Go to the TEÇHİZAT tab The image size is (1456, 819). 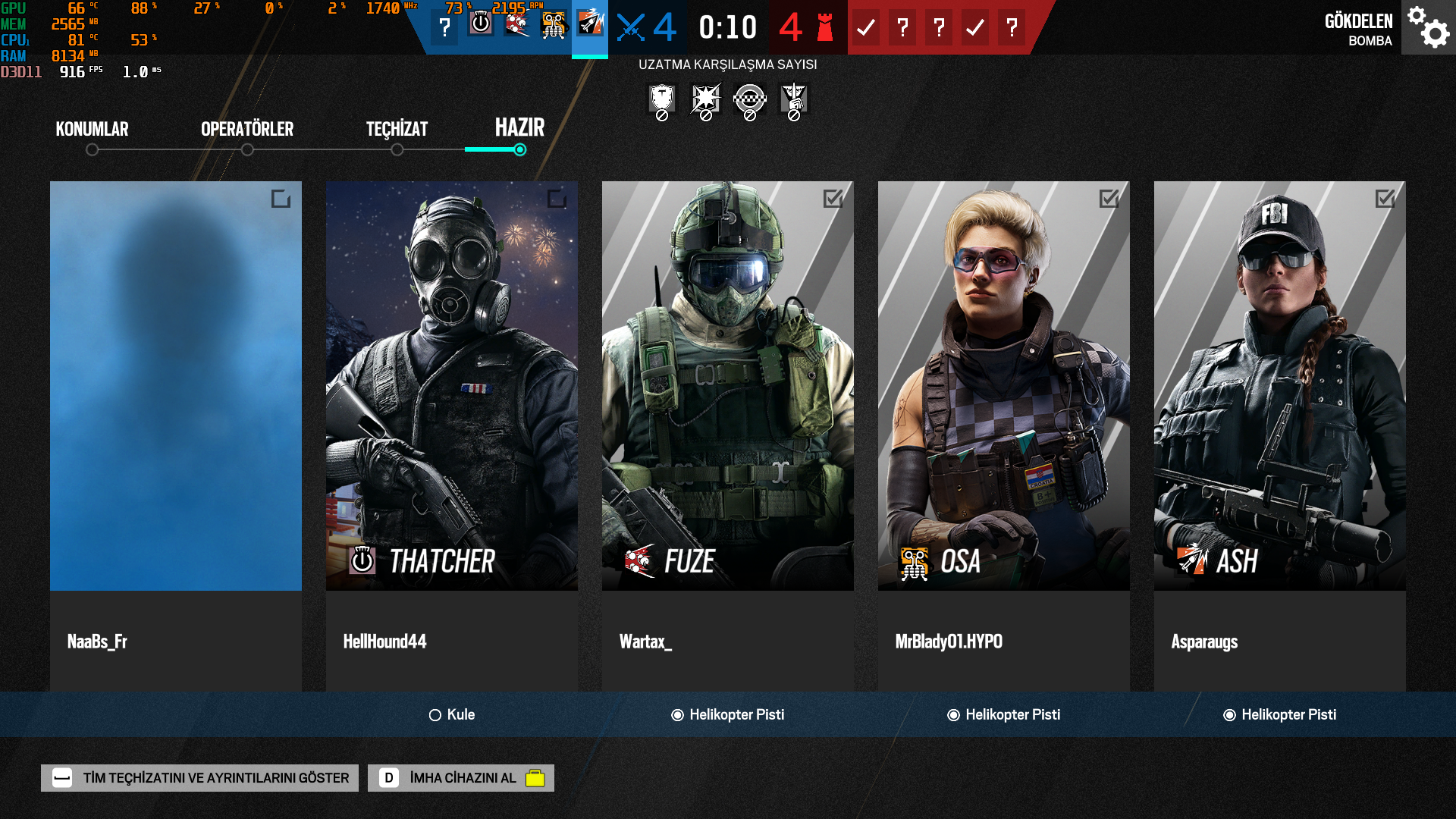point(397,129)
